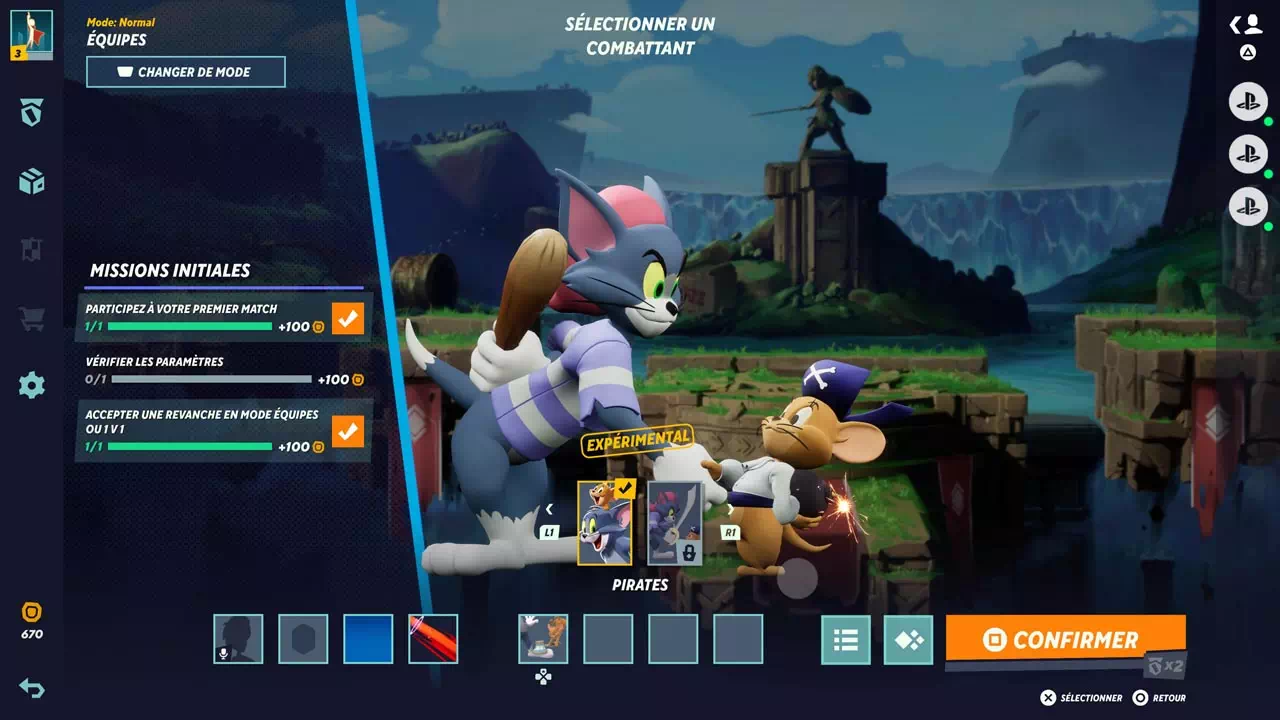Open settings with the gear icon
The width and height of the screenshot is (1280, 720).
pos(32,385)
